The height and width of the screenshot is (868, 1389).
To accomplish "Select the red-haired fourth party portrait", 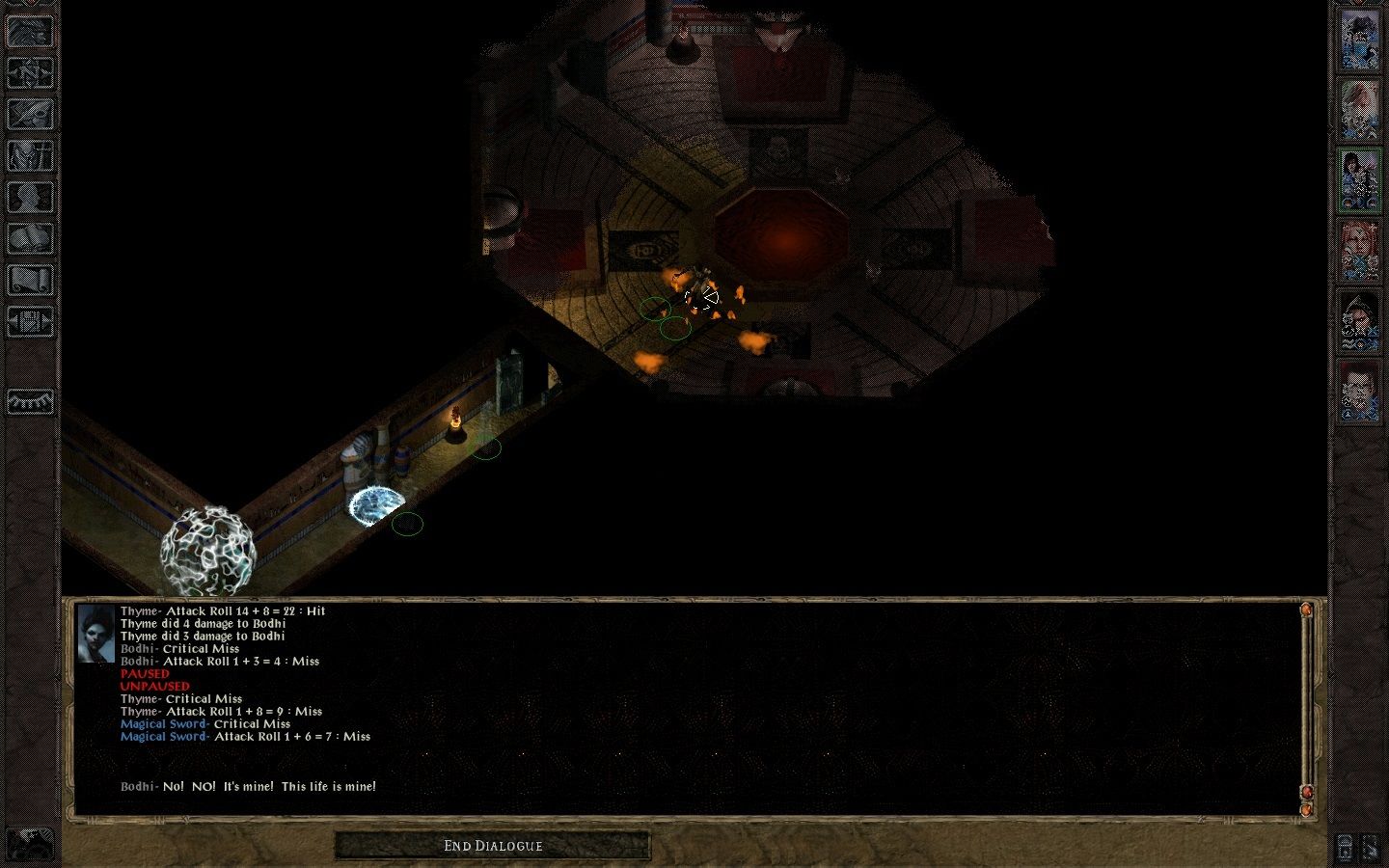I will [1359, 251].
